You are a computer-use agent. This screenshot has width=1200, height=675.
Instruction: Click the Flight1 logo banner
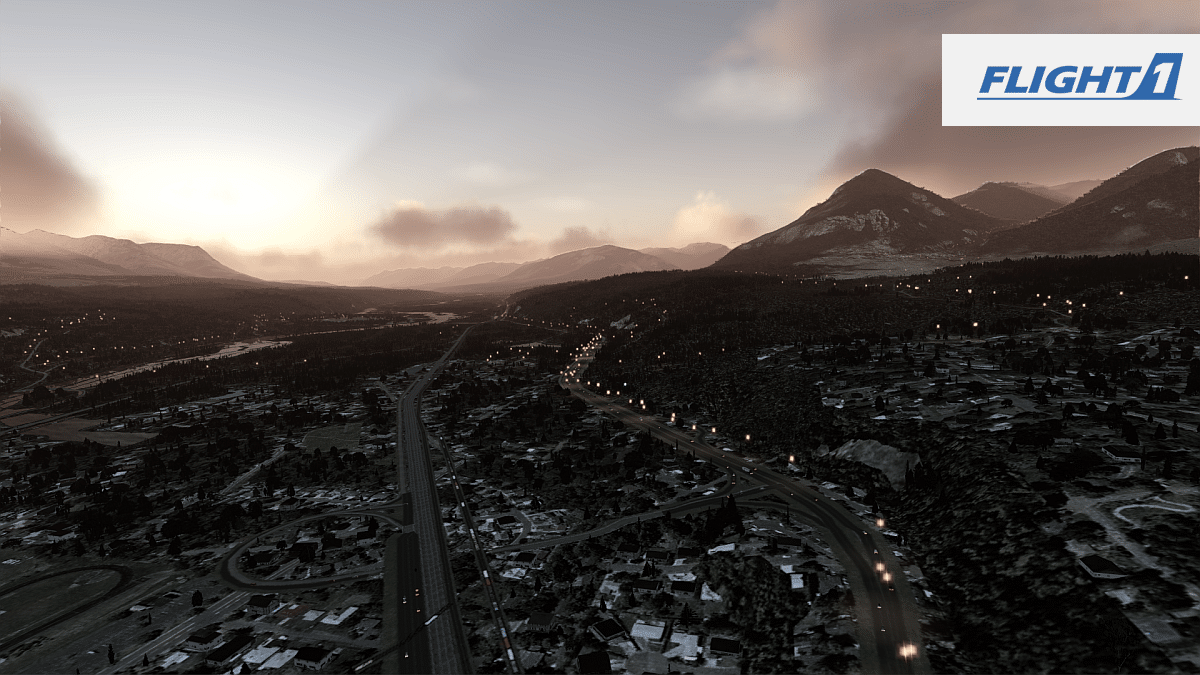coord(1070,80)
